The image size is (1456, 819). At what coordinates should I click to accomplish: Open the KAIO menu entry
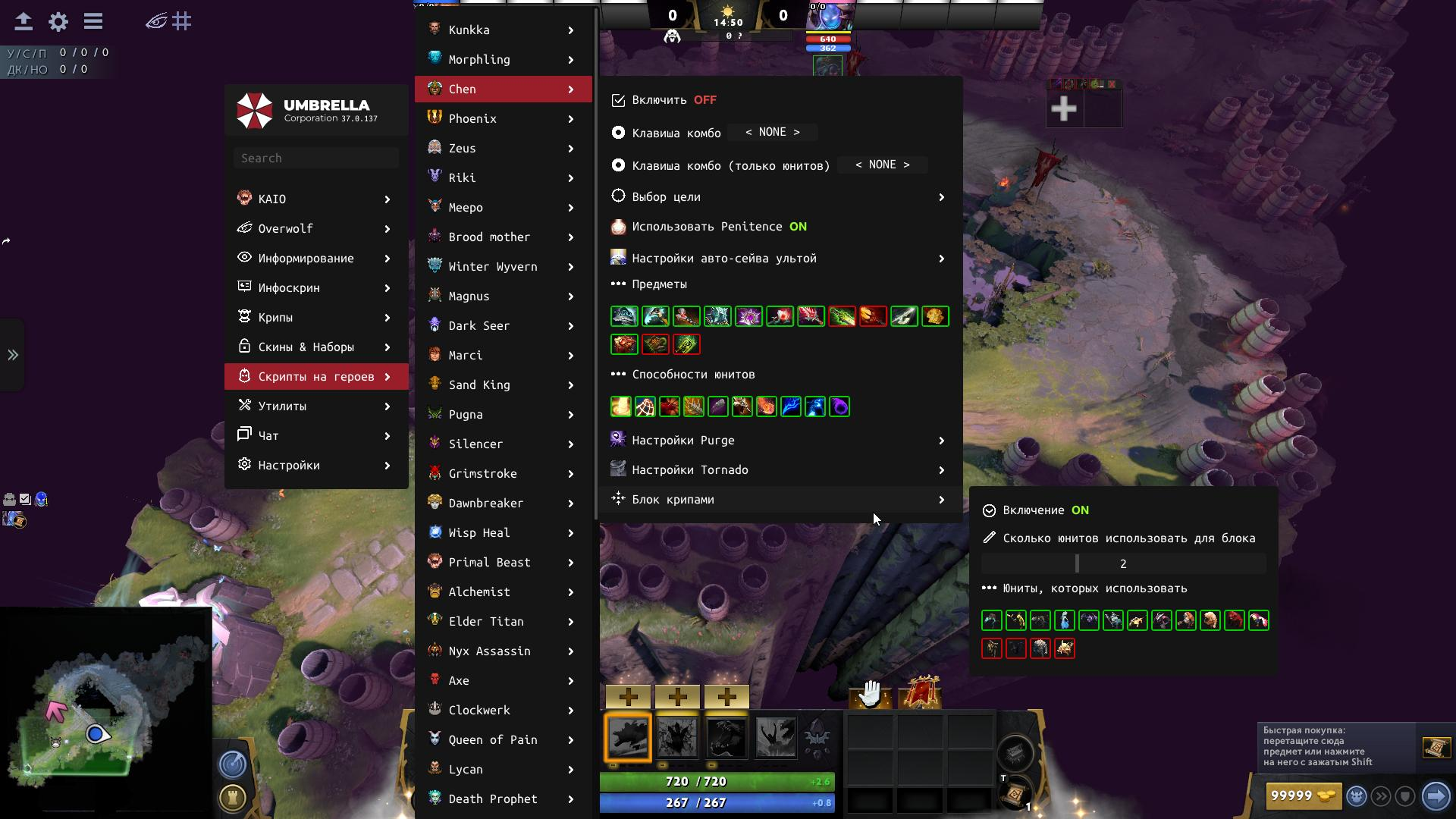pyautogui.click(x=315, y=199)
